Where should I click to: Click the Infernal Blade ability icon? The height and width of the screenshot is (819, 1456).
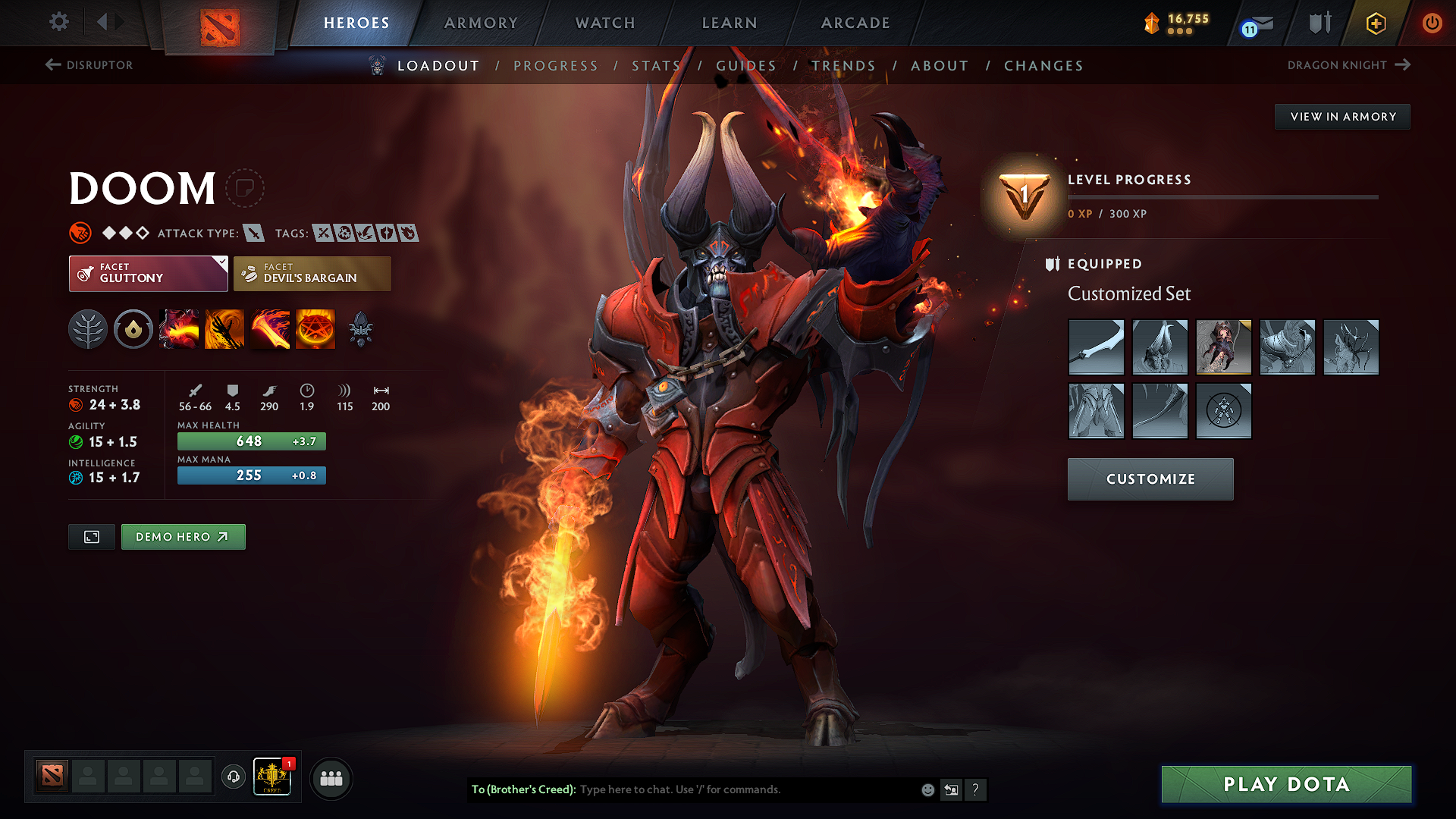coord(270,329)
